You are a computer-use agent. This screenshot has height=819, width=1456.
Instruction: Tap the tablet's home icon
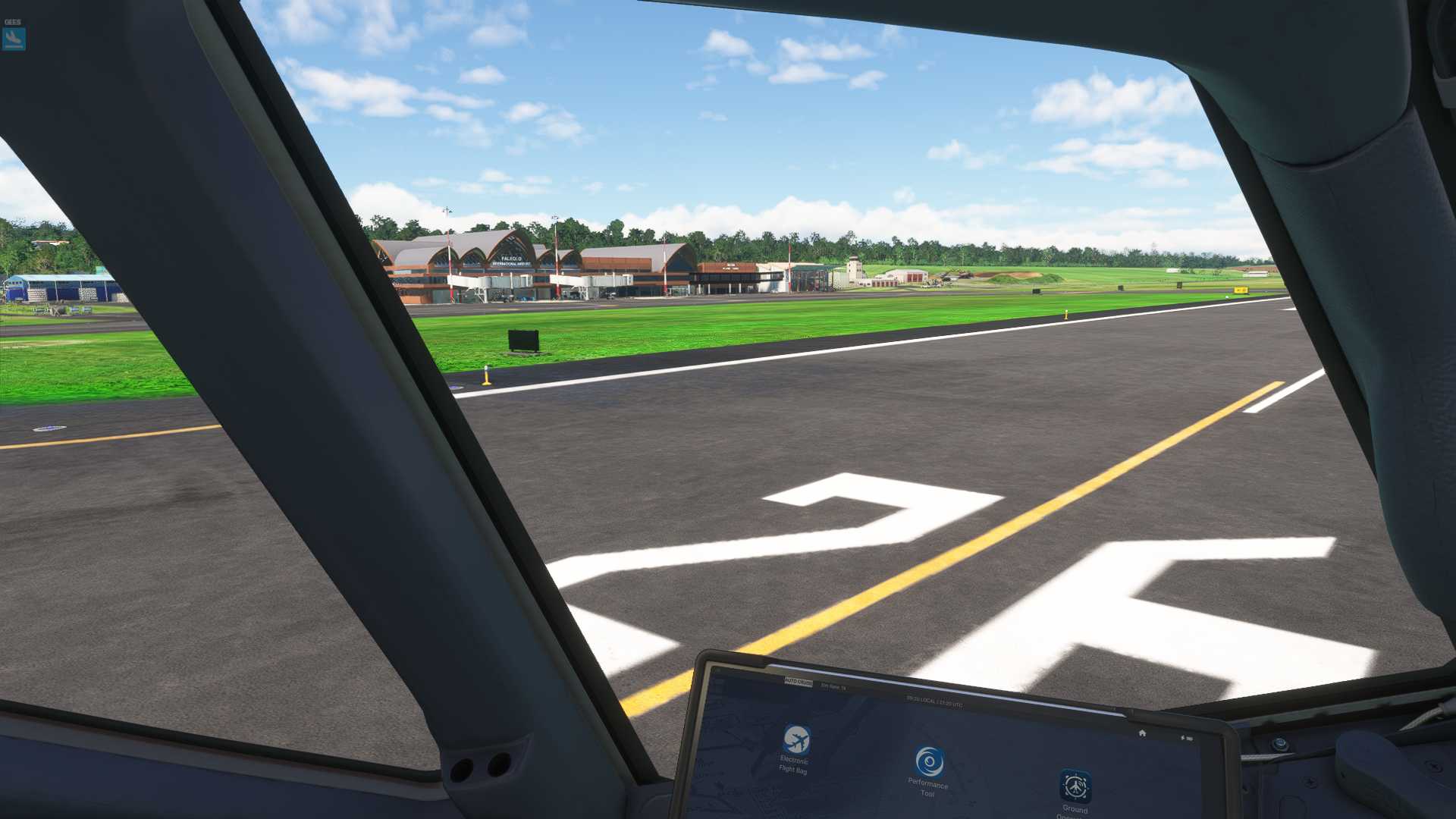(1142, 733)
